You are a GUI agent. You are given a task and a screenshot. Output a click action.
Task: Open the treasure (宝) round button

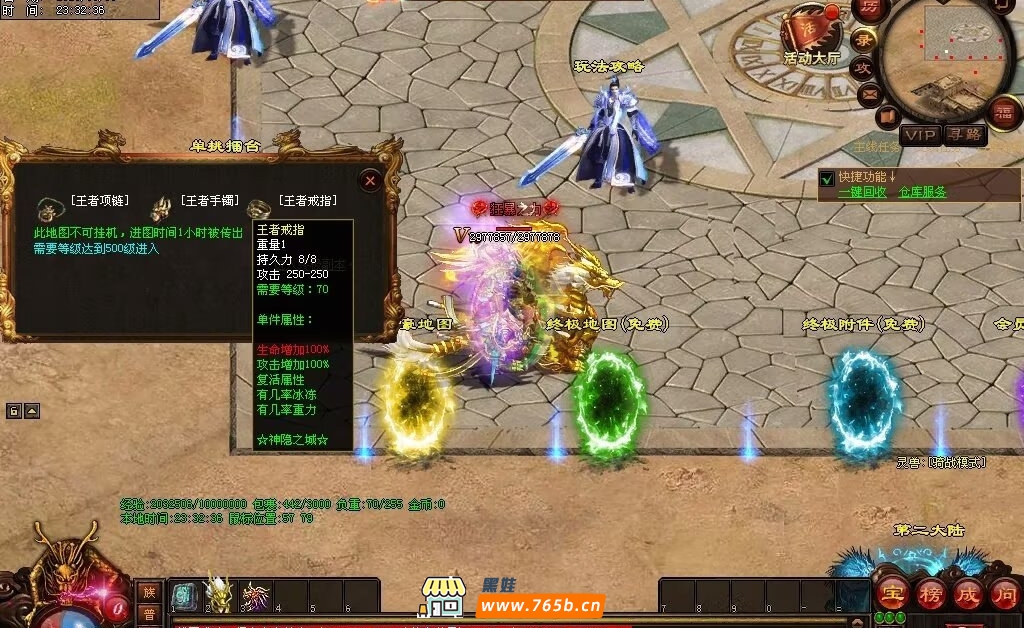(x=893, y=592)
